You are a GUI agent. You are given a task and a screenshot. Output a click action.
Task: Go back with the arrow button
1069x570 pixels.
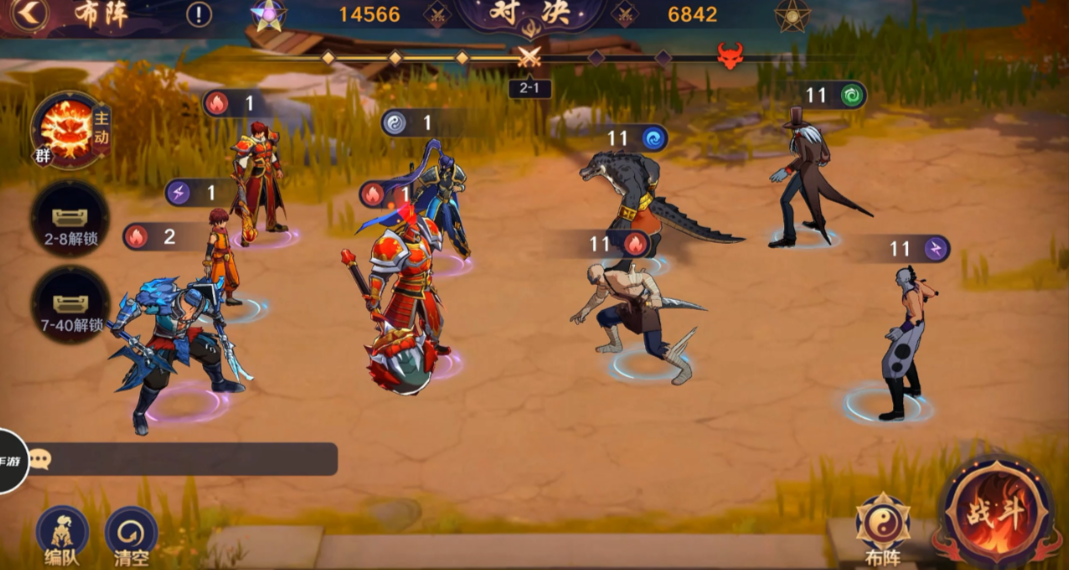pyautogui.click(x=30, y=14)
